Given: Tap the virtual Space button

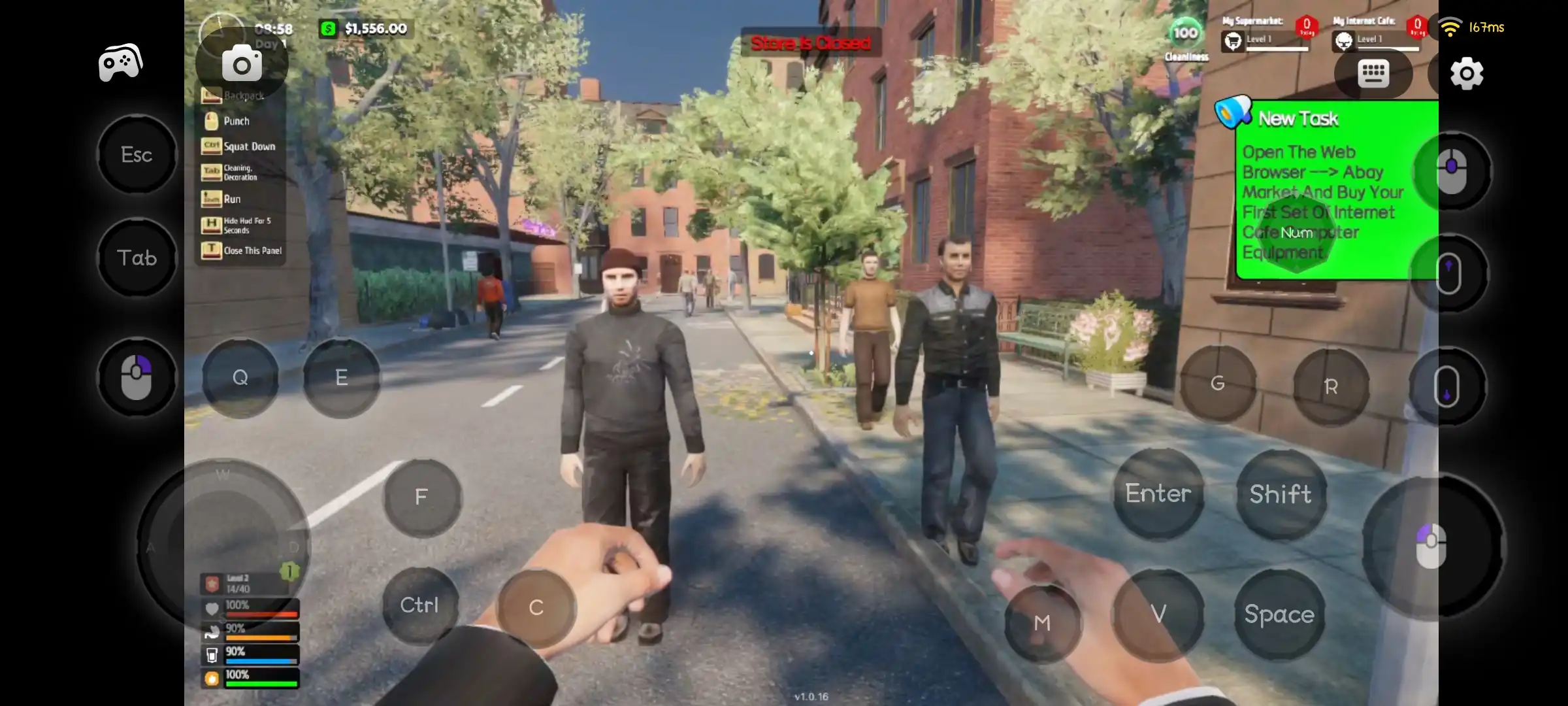Looking at the screenshot, I should pos(1279,614).
